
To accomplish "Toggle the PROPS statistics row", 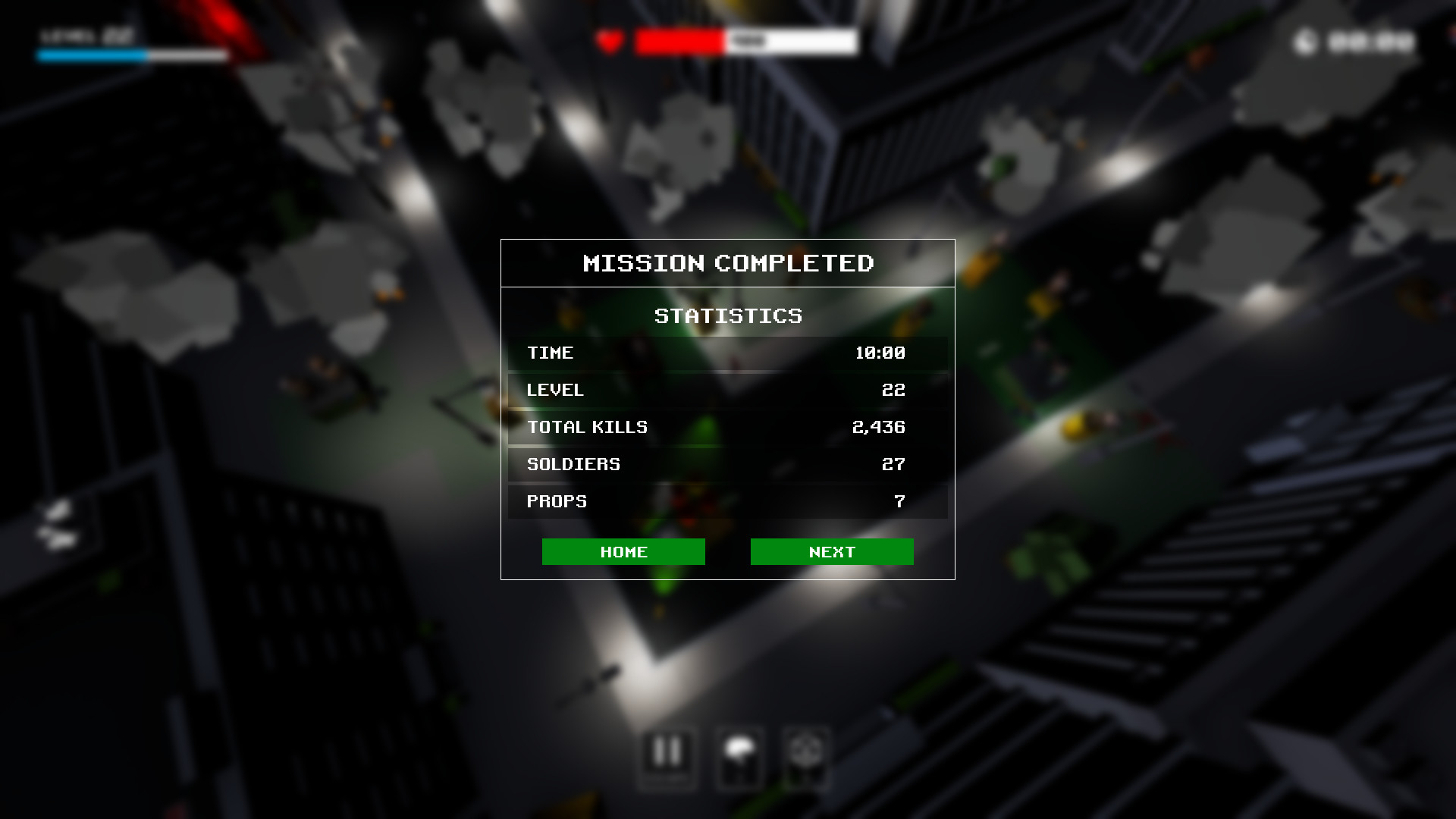I will tap(728, 501).
